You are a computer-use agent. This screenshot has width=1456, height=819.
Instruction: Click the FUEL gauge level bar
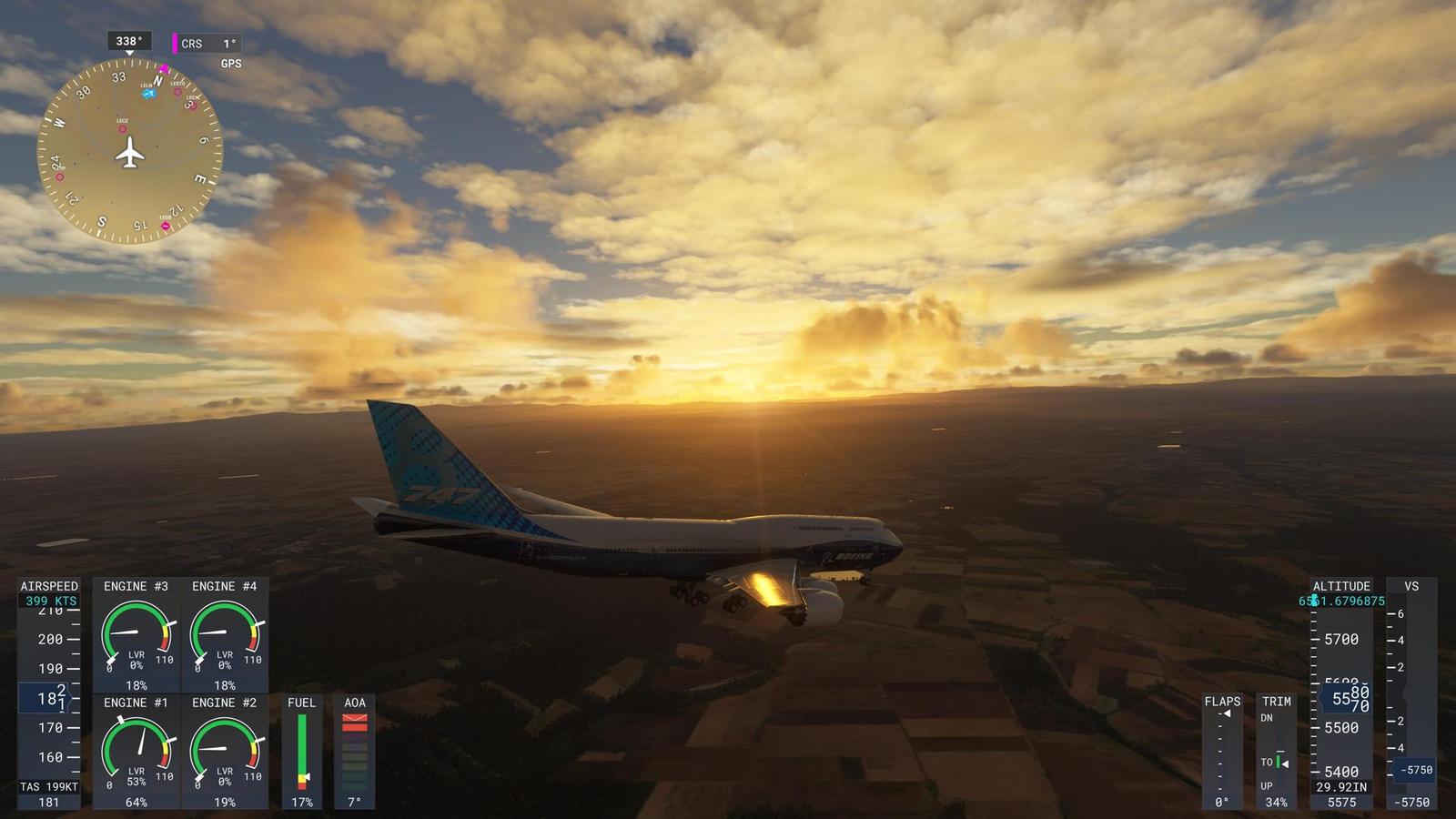pos(303,746)
